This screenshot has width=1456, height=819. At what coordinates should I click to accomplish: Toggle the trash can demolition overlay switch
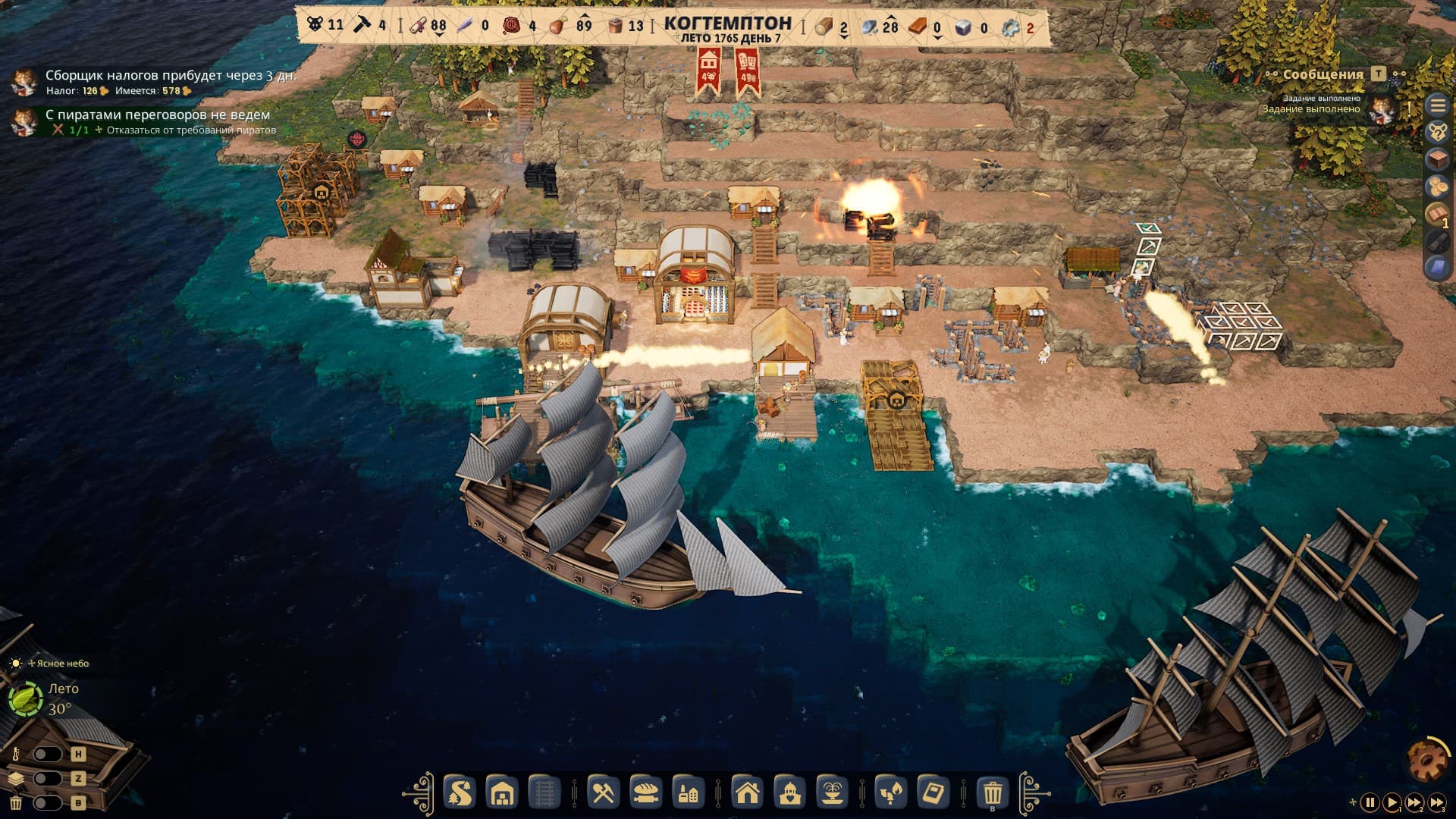point(47,802)
